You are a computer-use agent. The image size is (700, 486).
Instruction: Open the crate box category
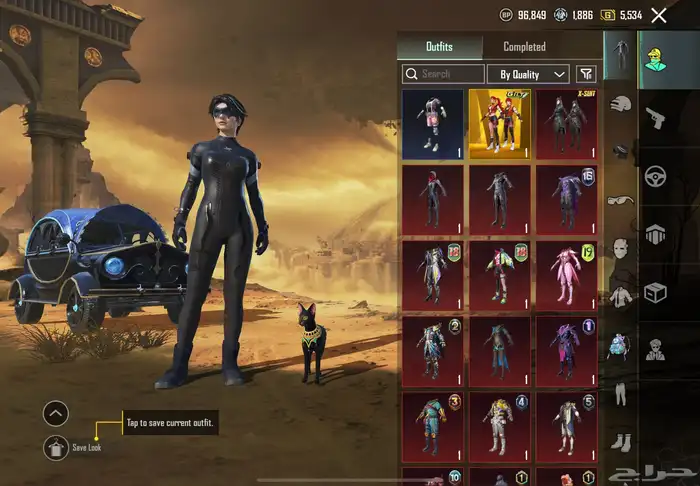pos(655,292)
